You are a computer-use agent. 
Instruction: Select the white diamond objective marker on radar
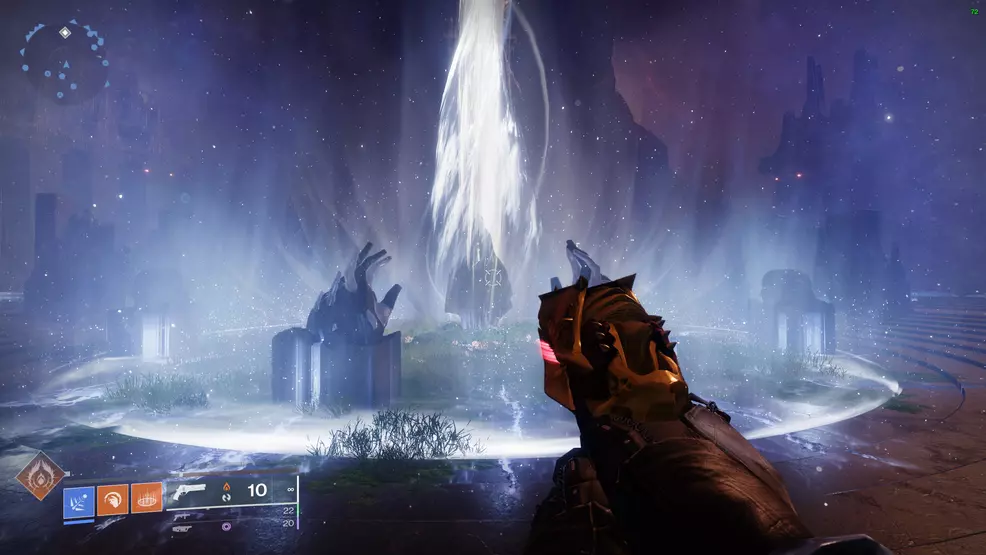tap(65, 32)
